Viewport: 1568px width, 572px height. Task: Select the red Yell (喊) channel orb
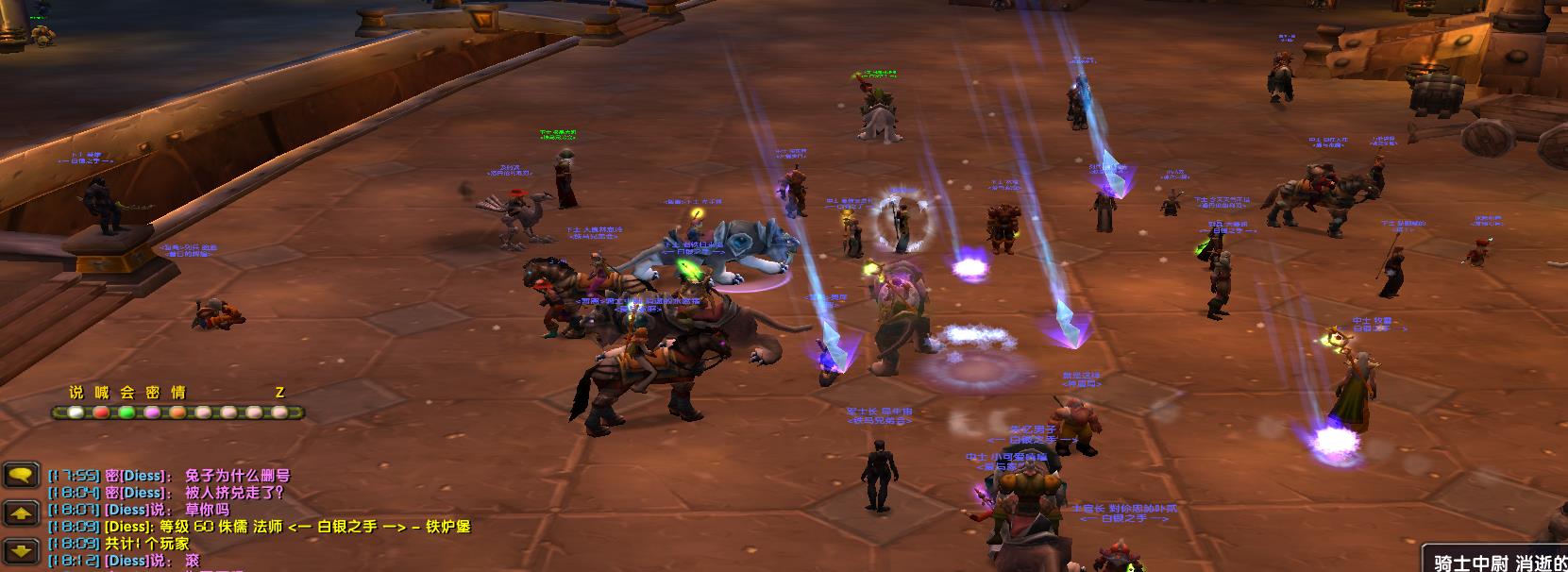tap(101, 412)
